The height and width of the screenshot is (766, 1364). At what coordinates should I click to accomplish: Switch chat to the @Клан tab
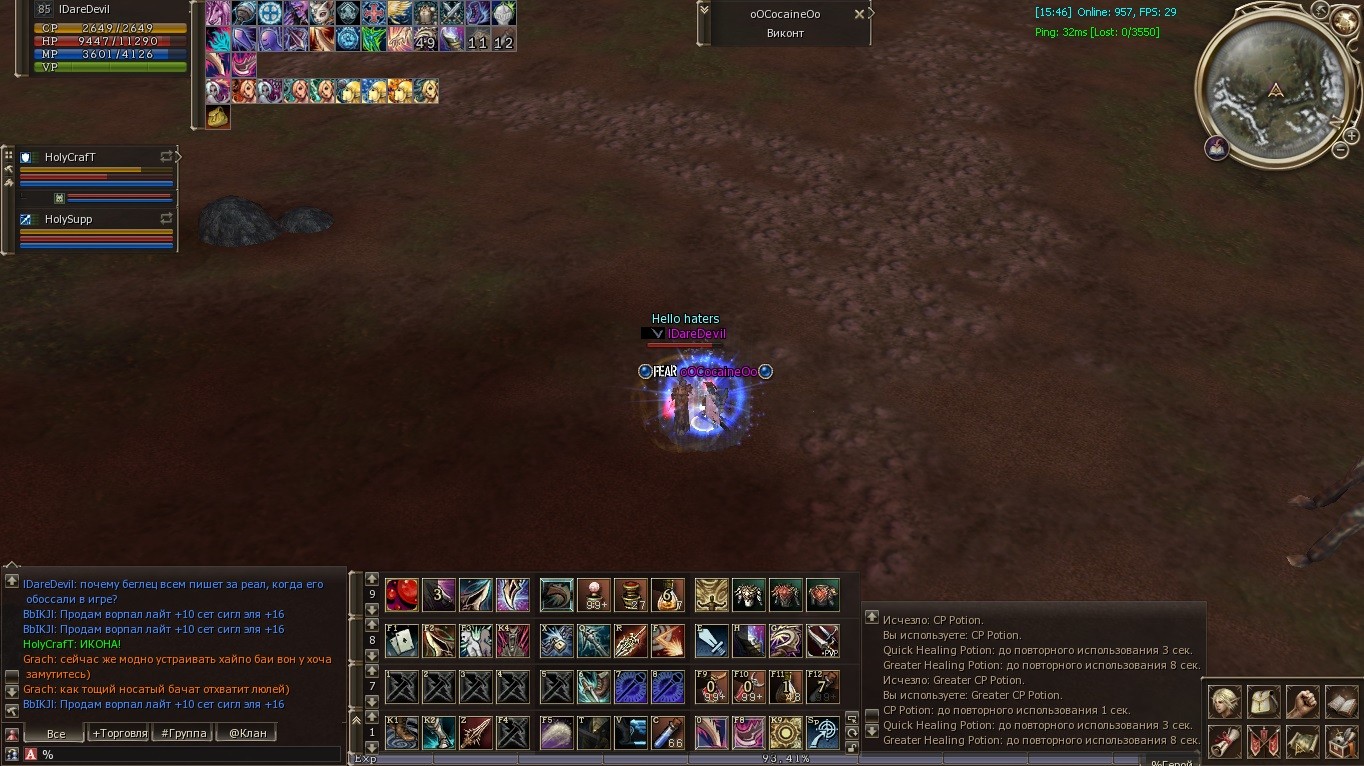coord(247,733)
